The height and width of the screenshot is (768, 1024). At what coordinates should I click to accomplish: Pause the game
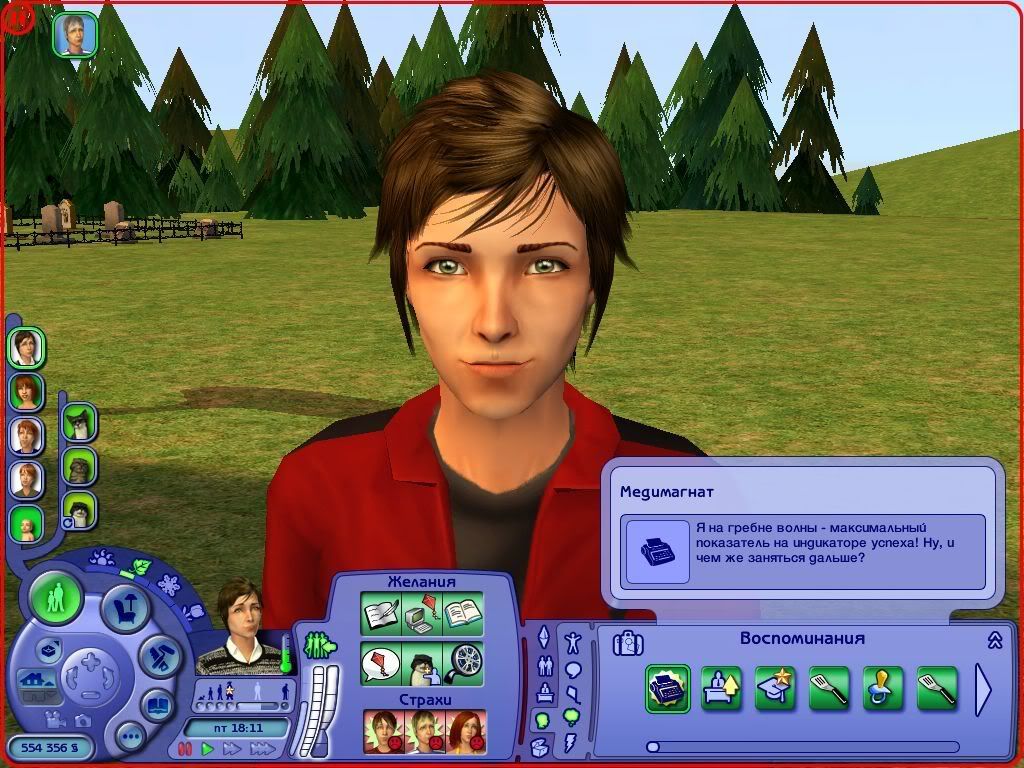185,749
